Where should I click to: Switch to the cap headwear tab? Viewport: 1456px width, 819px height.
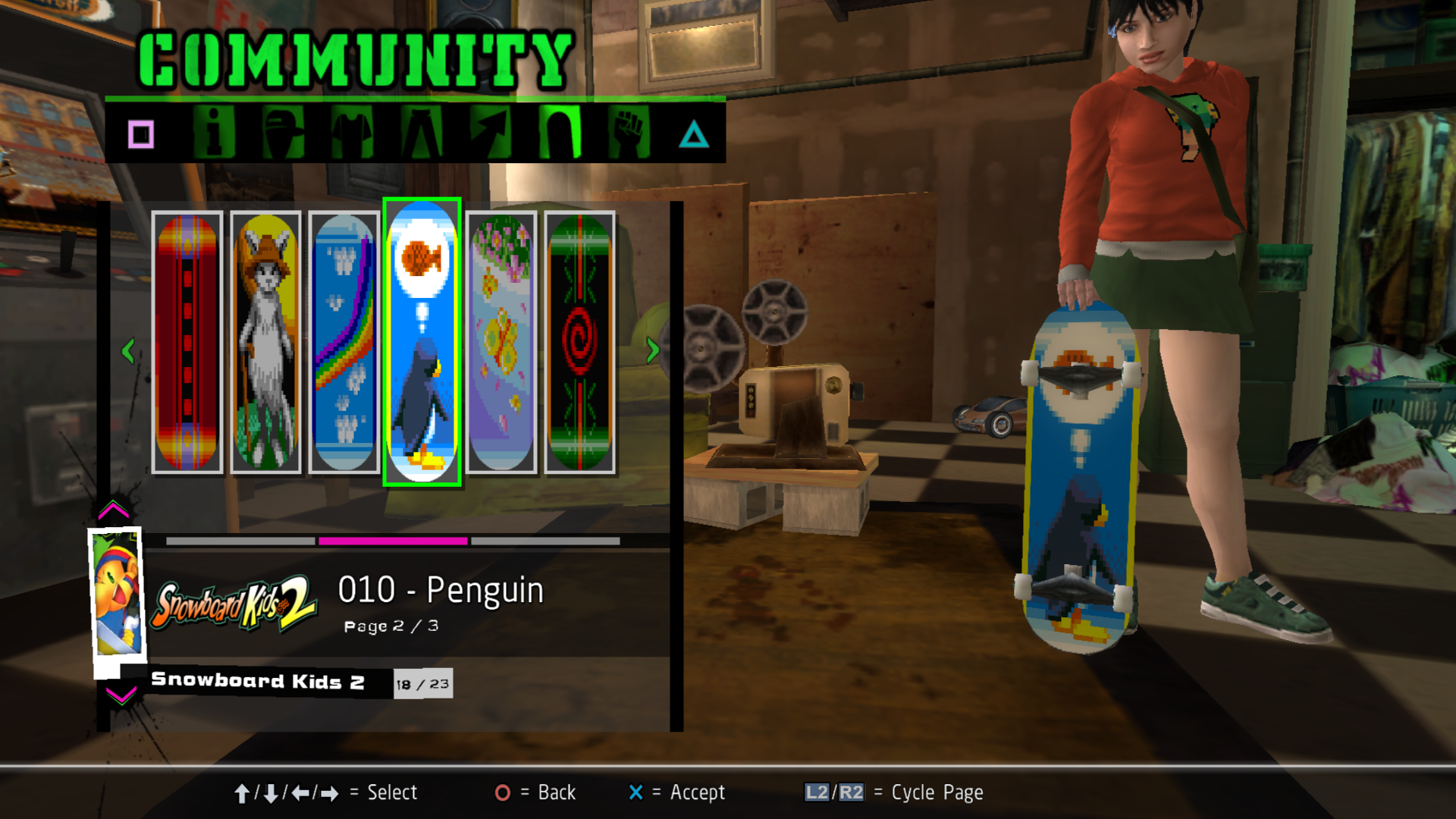[x=283, y=133]
